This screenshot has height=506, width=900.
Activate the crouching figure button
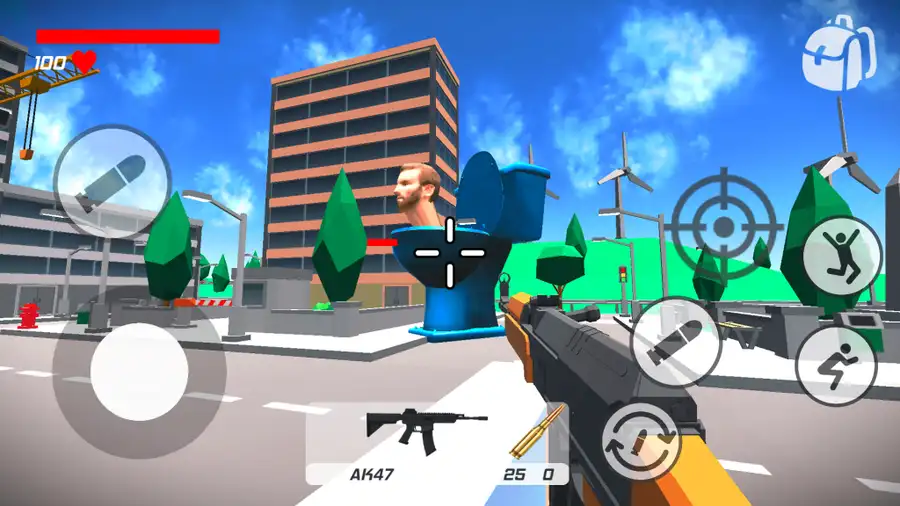point(836,365)
